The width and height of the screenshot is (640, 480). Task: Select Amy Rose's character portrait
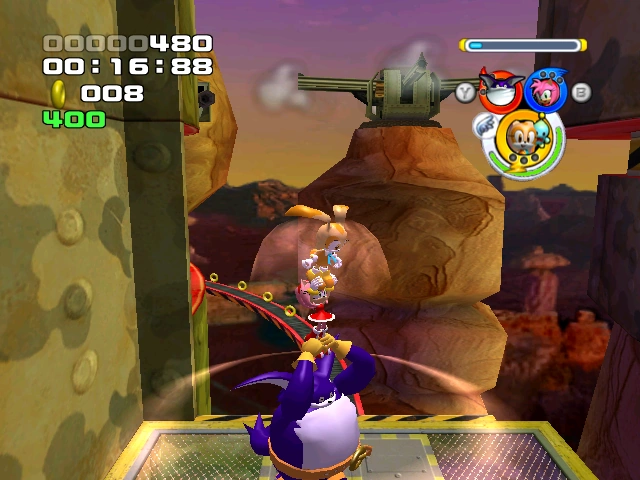(547, 91)
